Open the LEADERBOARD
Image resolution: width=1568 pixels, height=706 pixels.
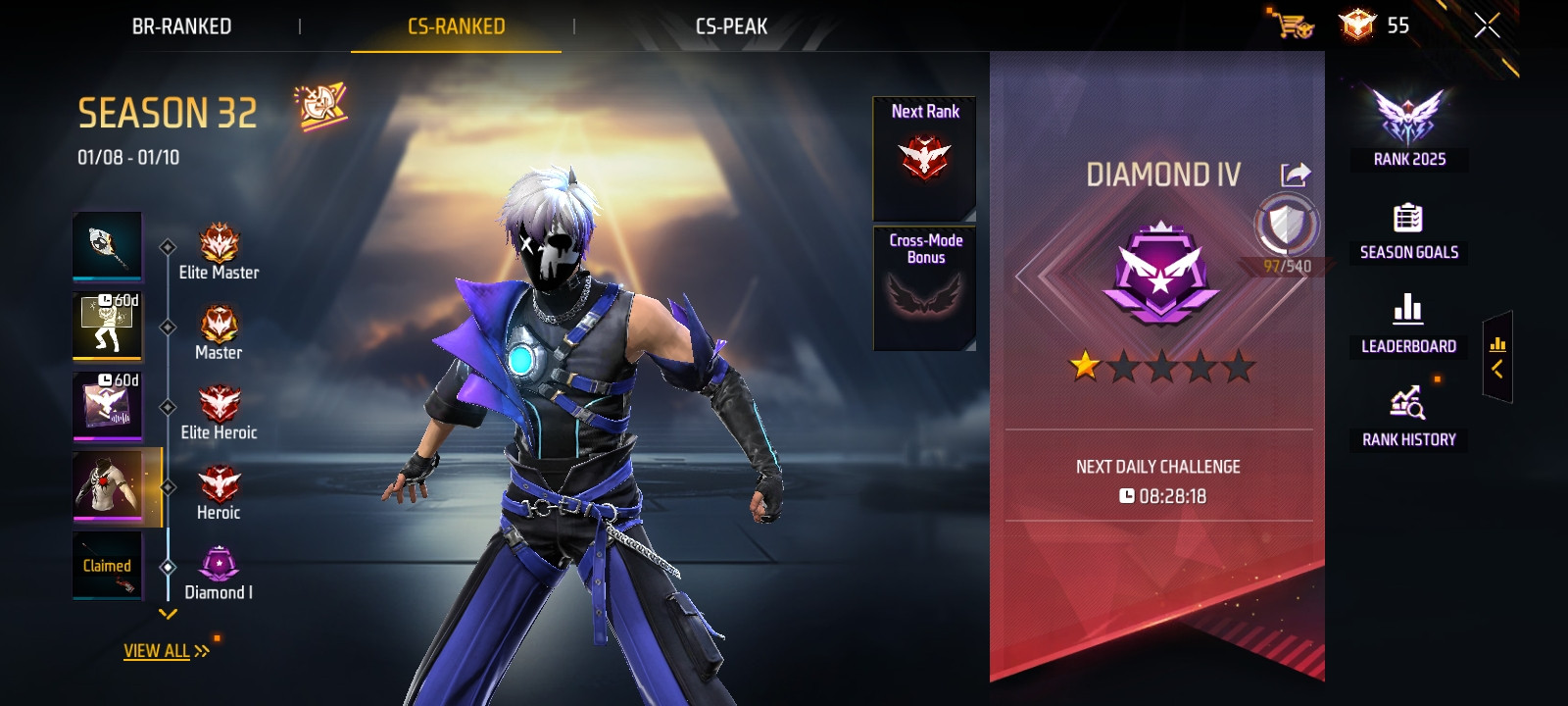point(1408,324)
